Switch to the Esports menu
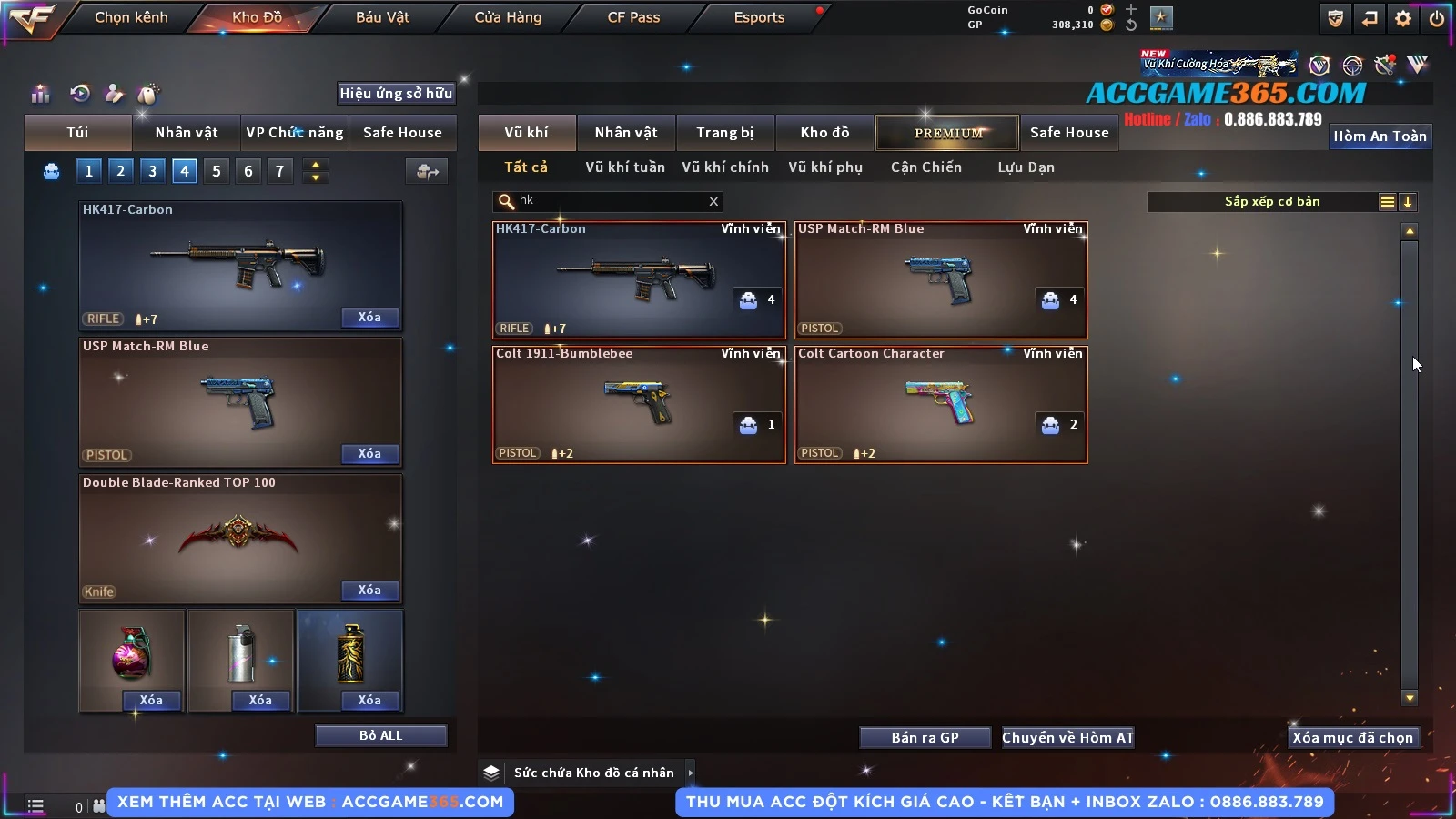 coord(759,17)
